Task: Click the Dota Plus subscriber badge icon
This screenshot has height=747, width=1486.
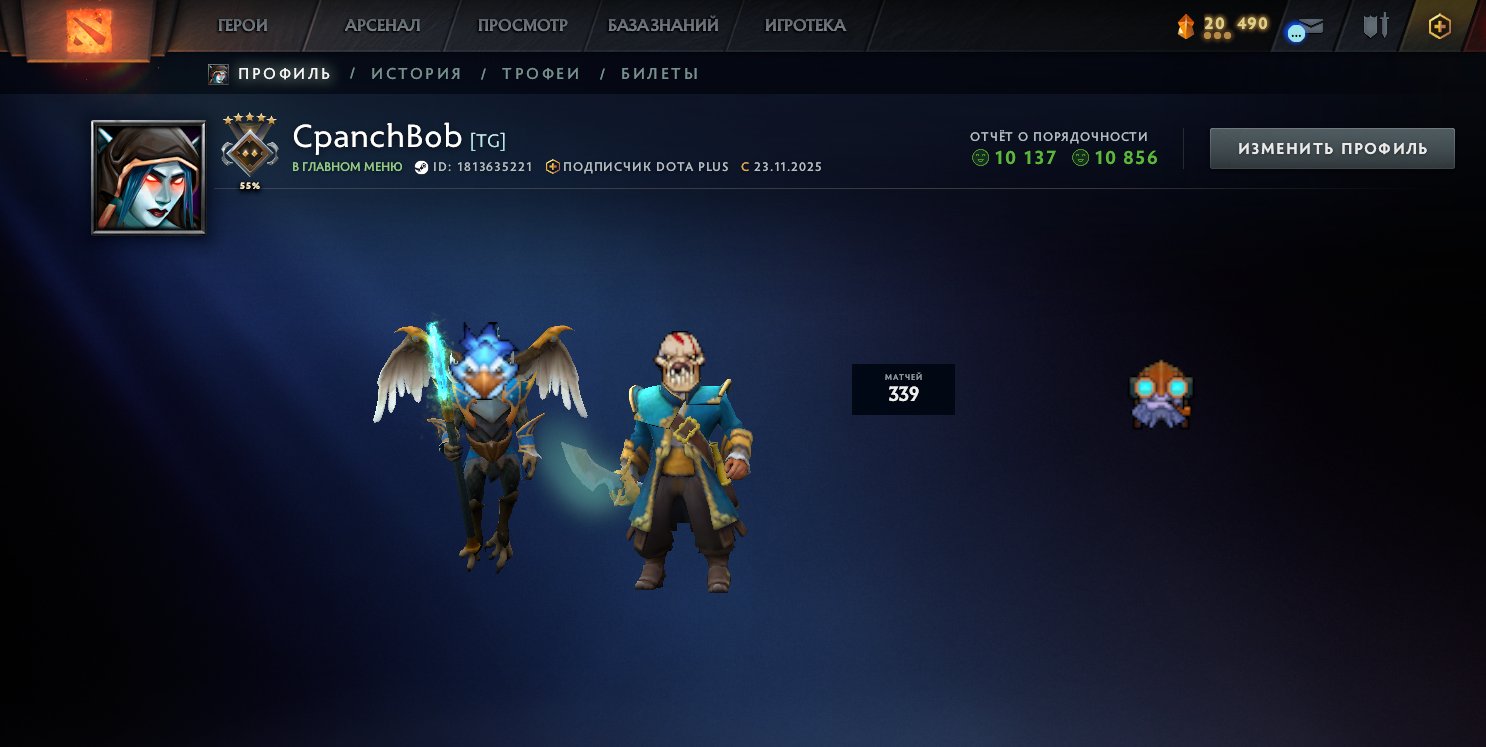Action: [x=553, y=166]
